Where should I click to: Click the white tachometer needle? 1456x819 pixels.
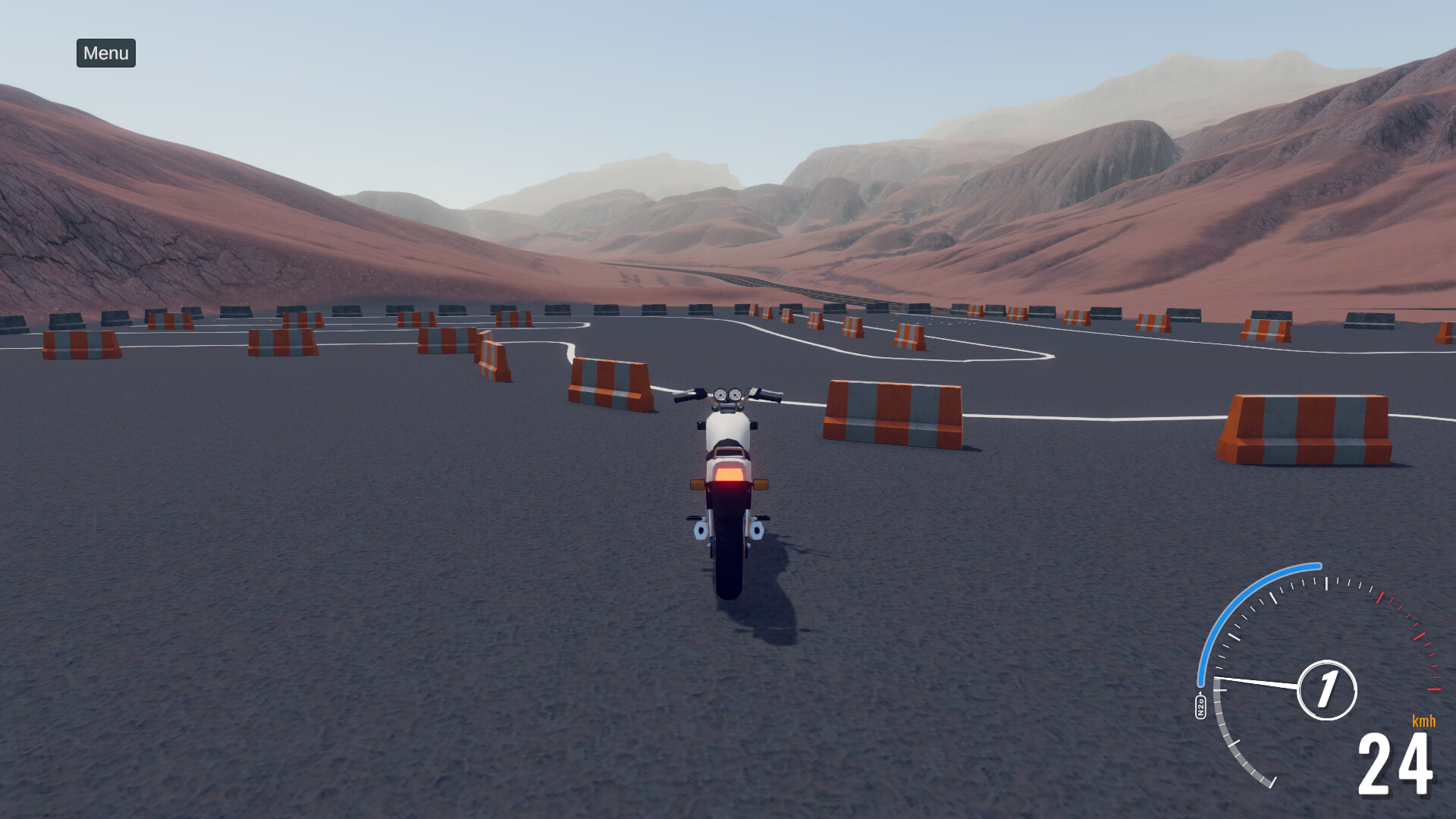(x=1257, y=682)
